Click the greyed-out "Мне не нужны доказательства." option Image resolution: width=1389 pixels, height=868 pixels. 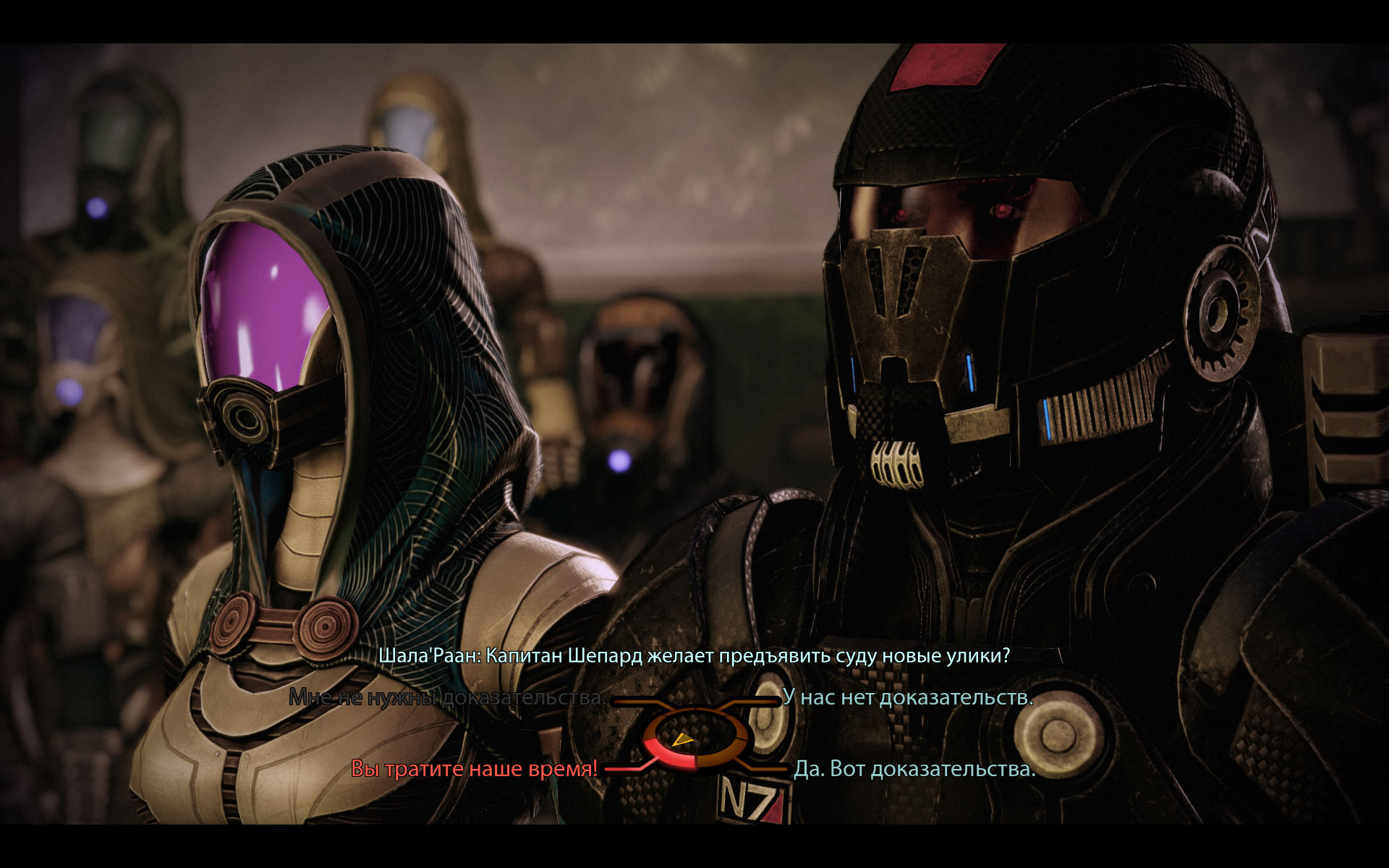(x=447, y=697)
